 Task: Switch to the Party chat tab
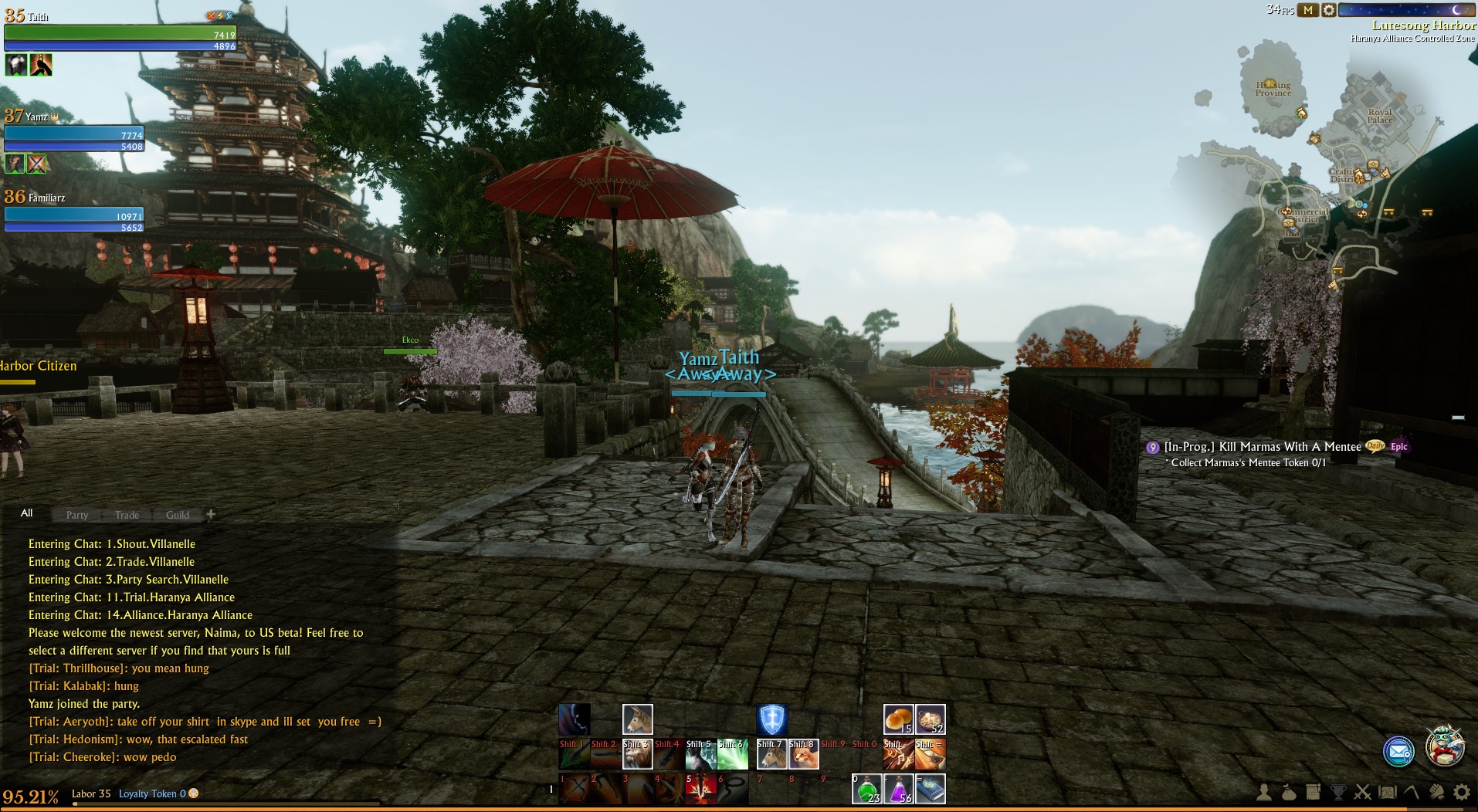(77, 515)
